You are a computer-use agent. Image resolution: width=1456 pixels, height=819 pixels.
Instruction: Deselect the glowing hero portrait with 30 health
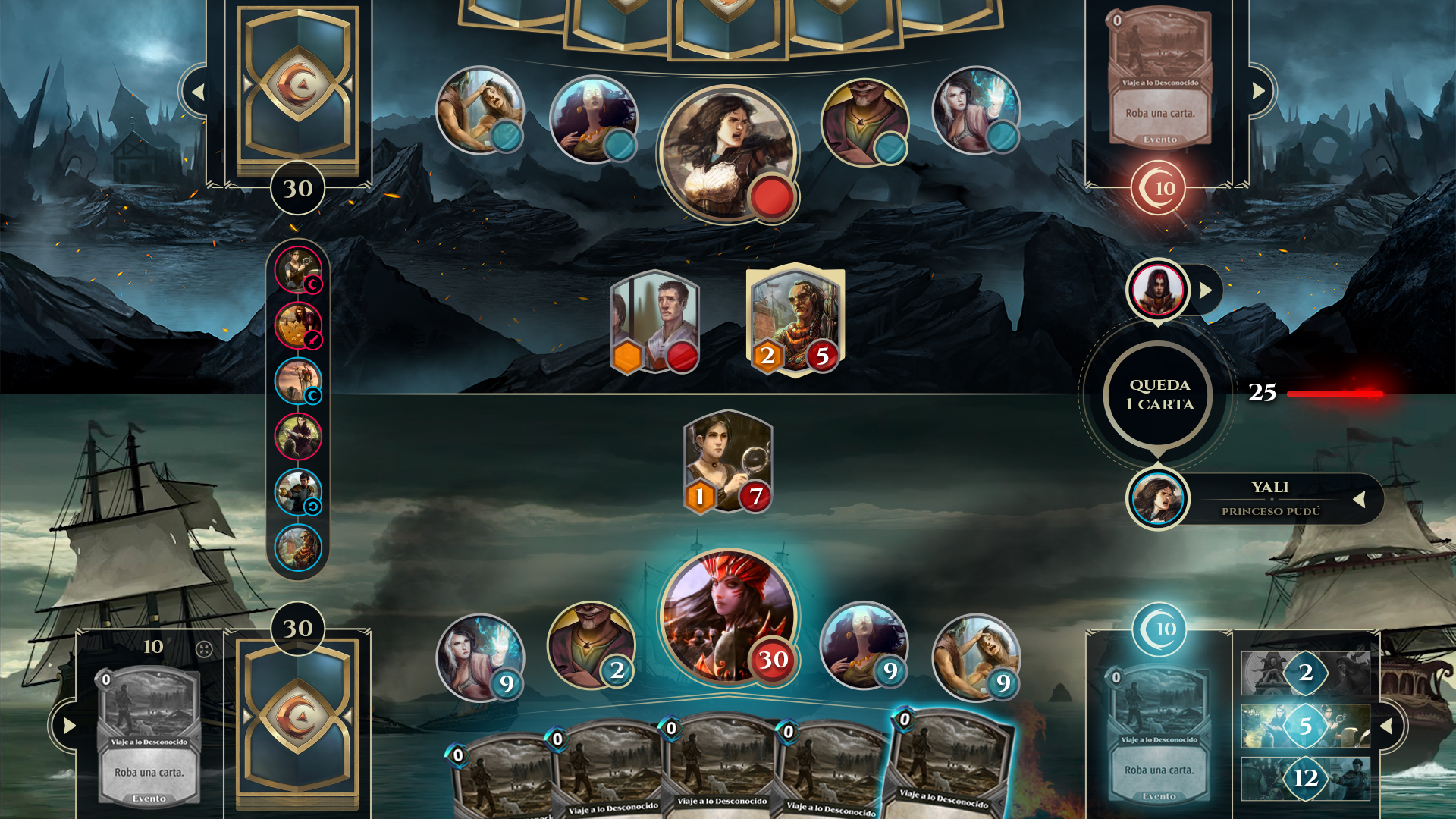coord(724,618)
